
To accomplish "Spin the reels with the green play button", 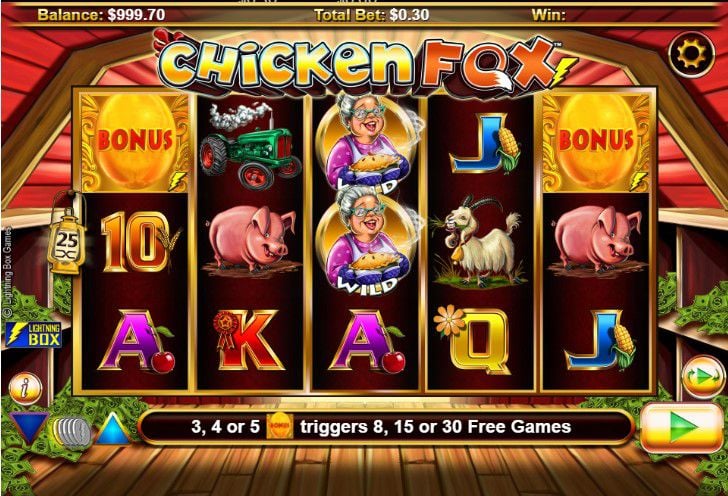I will (x=681, y=427).
